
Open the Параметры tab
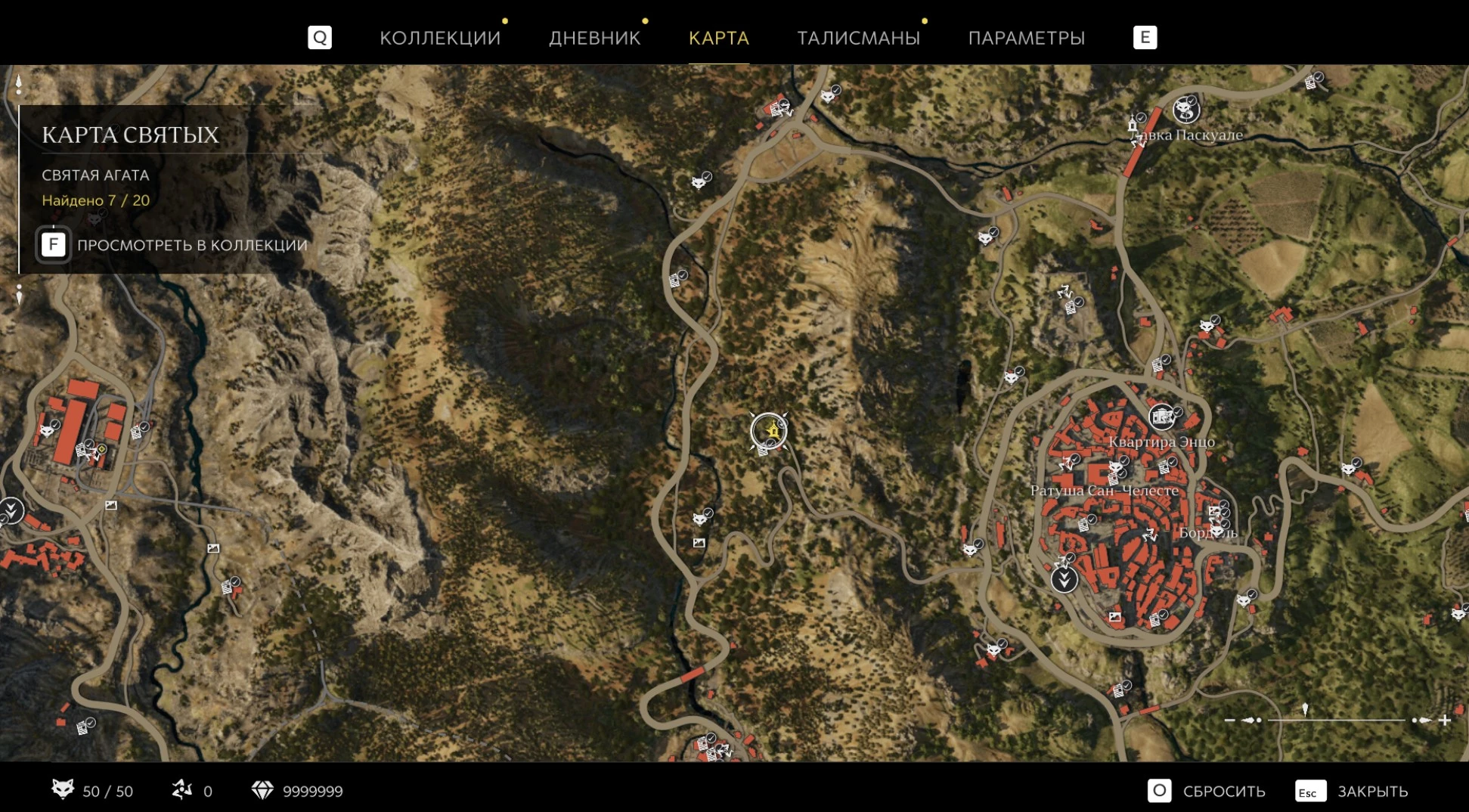click(1026, 38)
